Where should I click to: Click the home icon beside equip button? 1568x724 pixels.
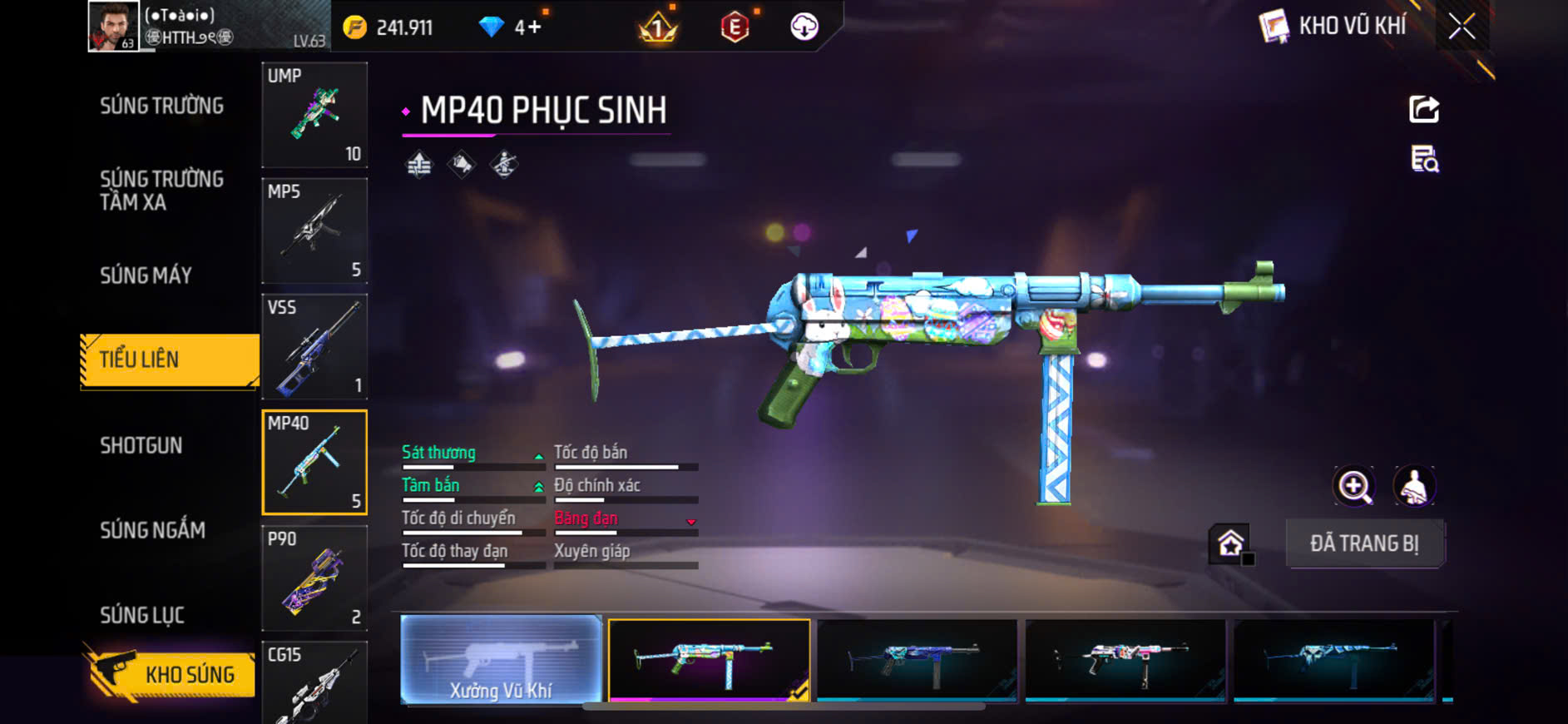pyautogui.click(x=1230, y=544)
